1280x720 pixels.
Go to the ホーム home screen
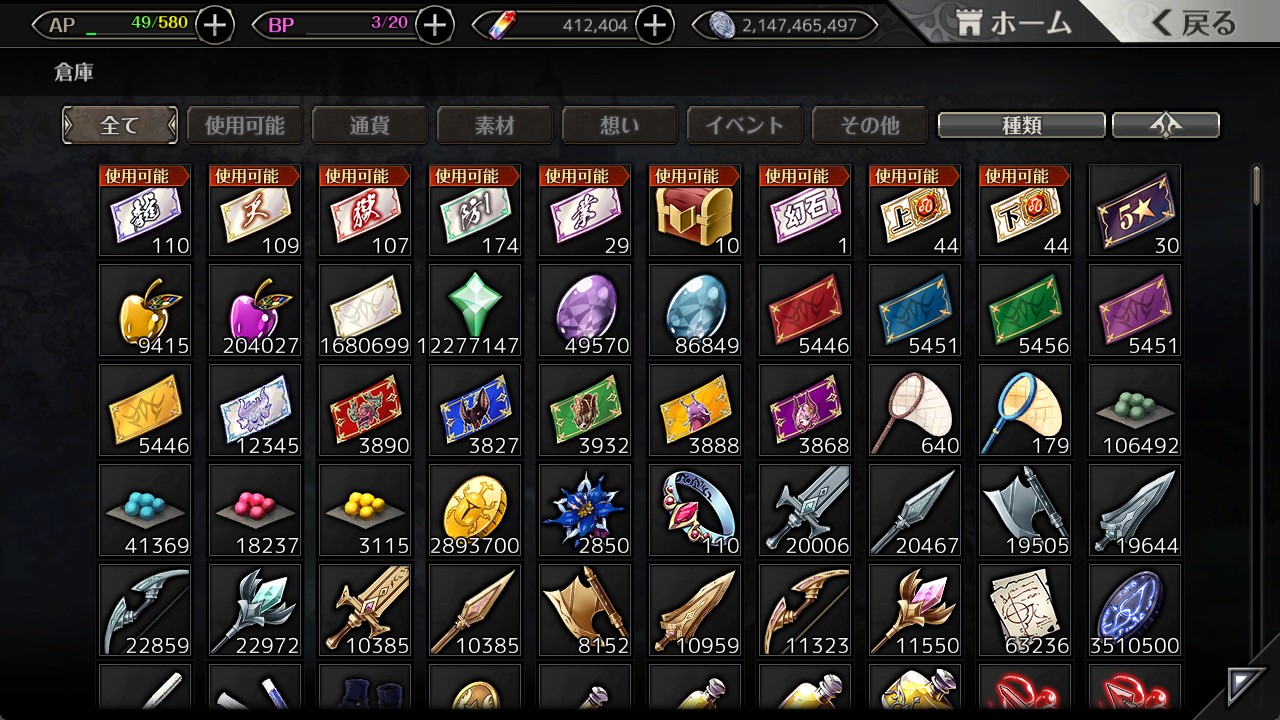pos(1012,24)
